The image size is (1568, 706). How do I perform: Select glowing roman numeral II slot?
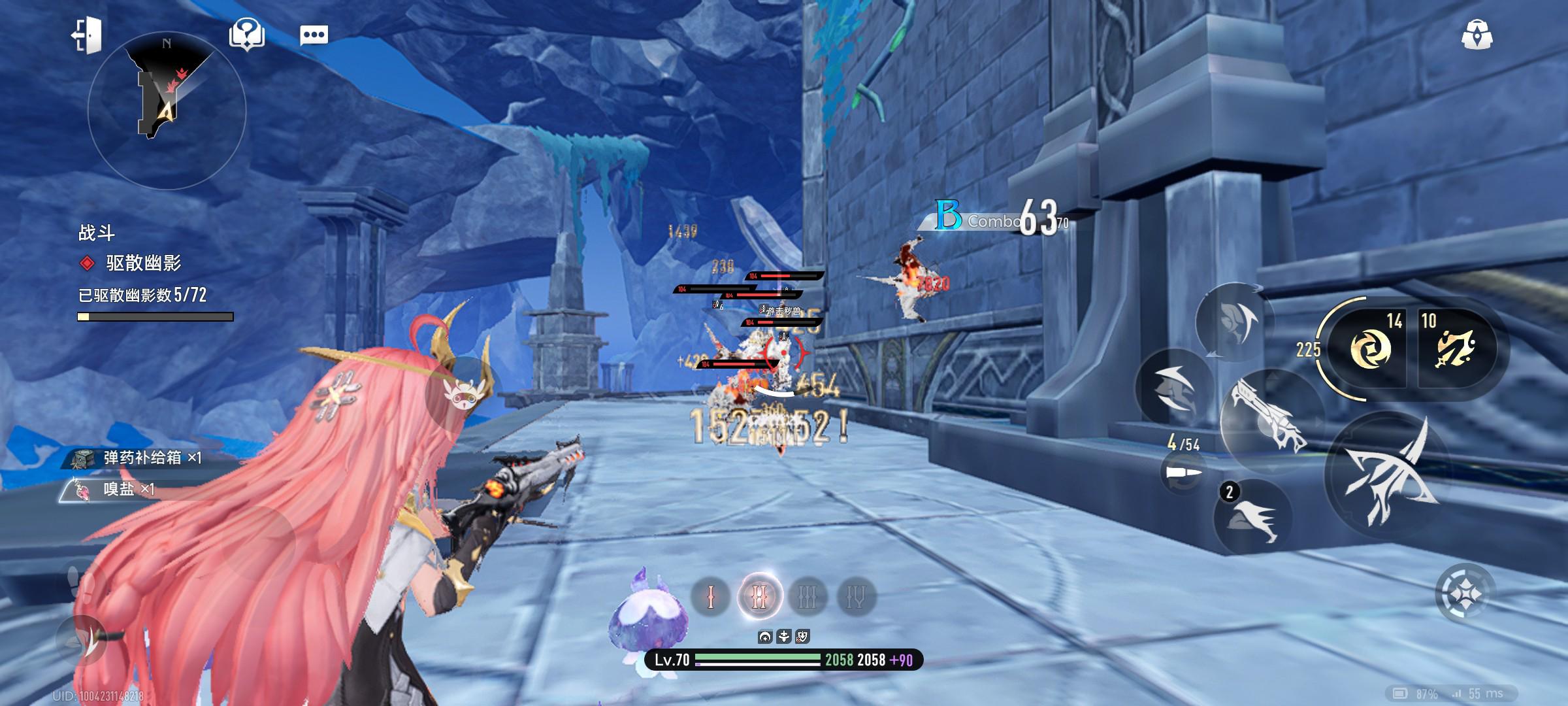759,597
